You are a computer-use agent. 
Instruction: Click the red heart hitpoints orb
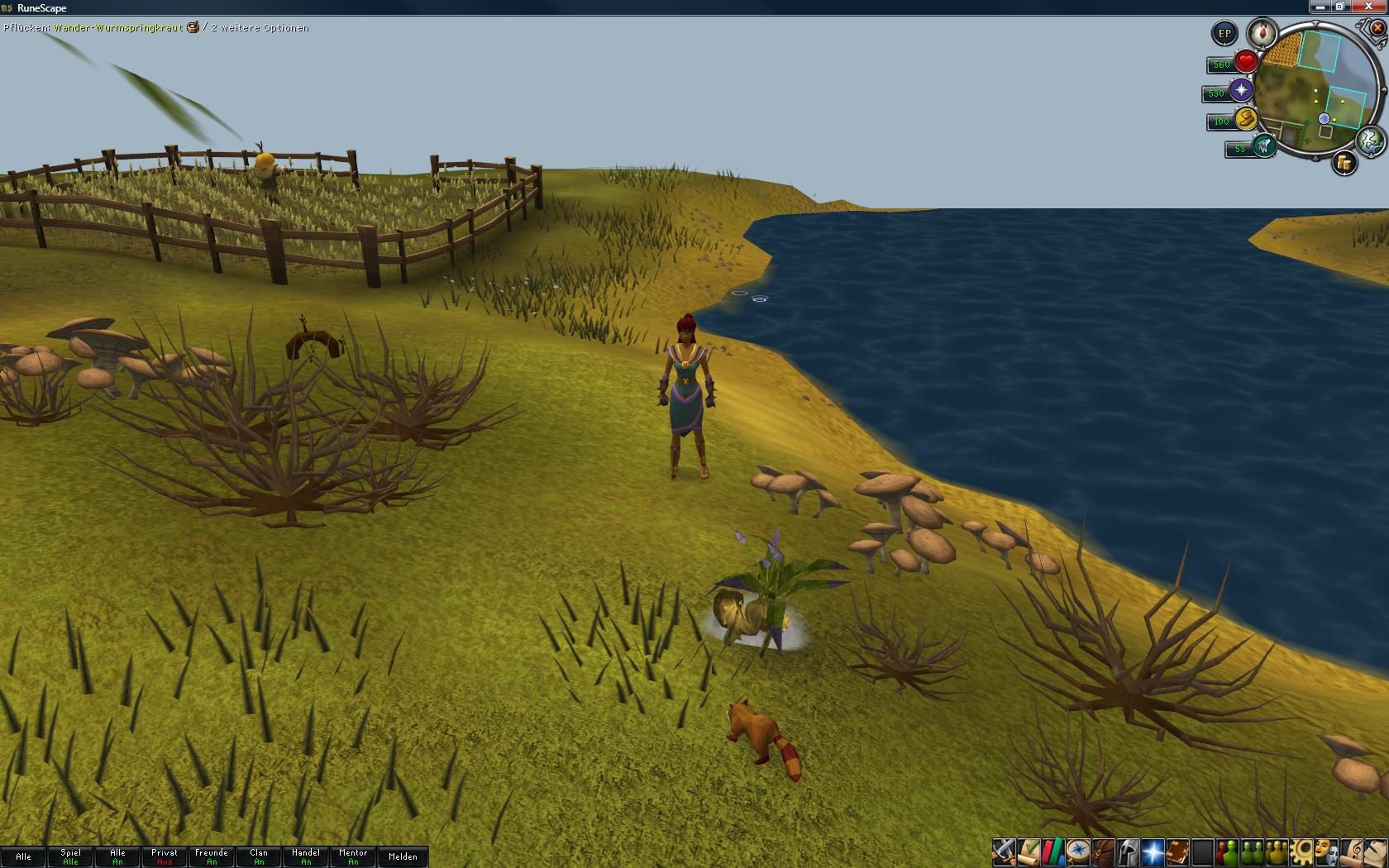(1246, 62)
